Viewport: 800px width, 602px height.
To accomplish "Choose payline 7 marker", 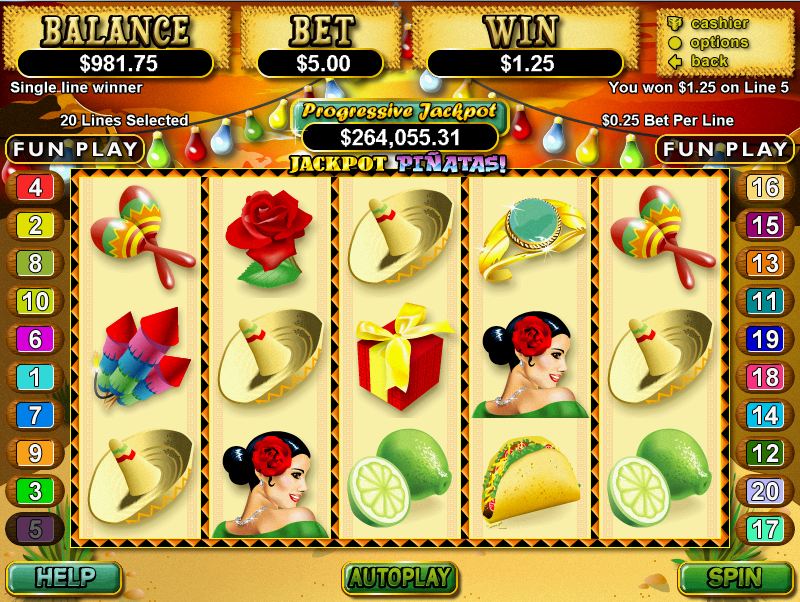I will (x=35, y=415).
